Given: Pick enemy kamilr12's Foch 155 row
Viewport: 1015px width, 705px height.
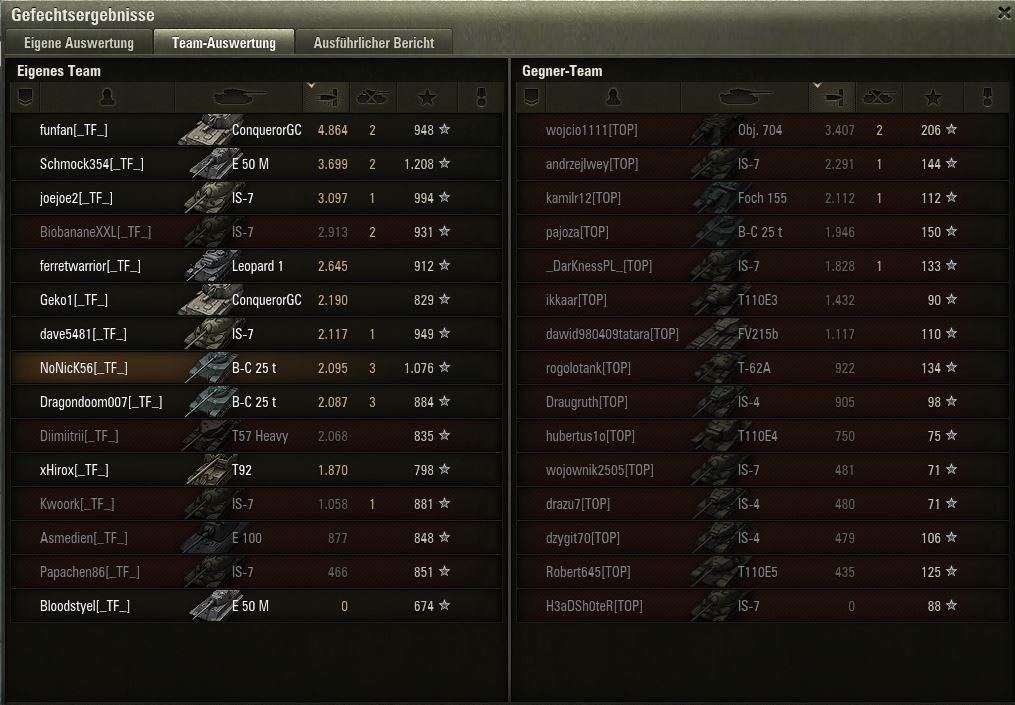Looking at the screenshot, I should coord(762,198).
